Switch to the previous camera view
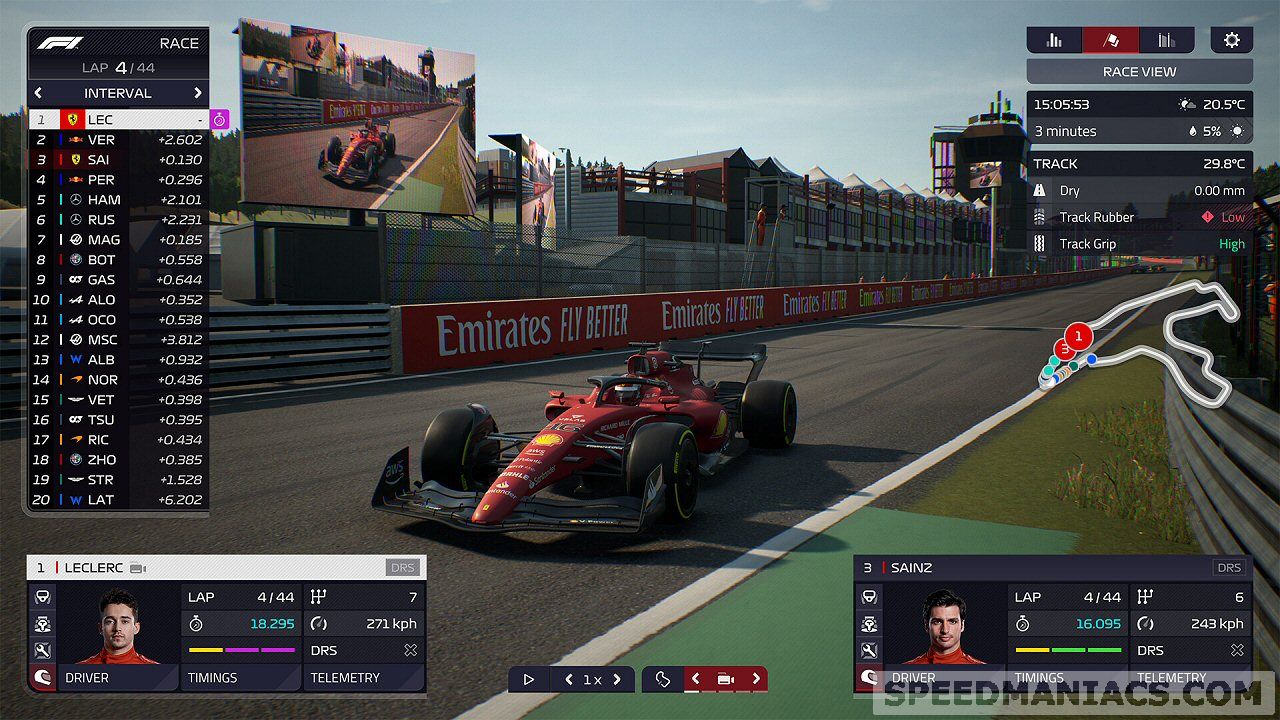 [x=696, y=679]
